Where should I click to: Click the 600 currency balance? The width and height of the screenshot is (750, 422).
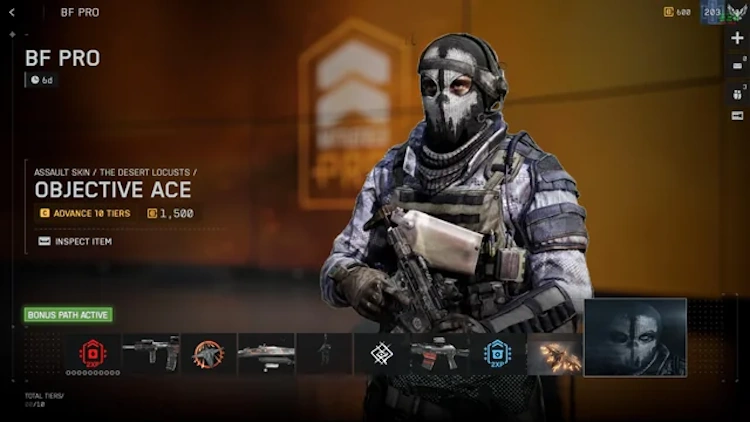coord(678,12)
